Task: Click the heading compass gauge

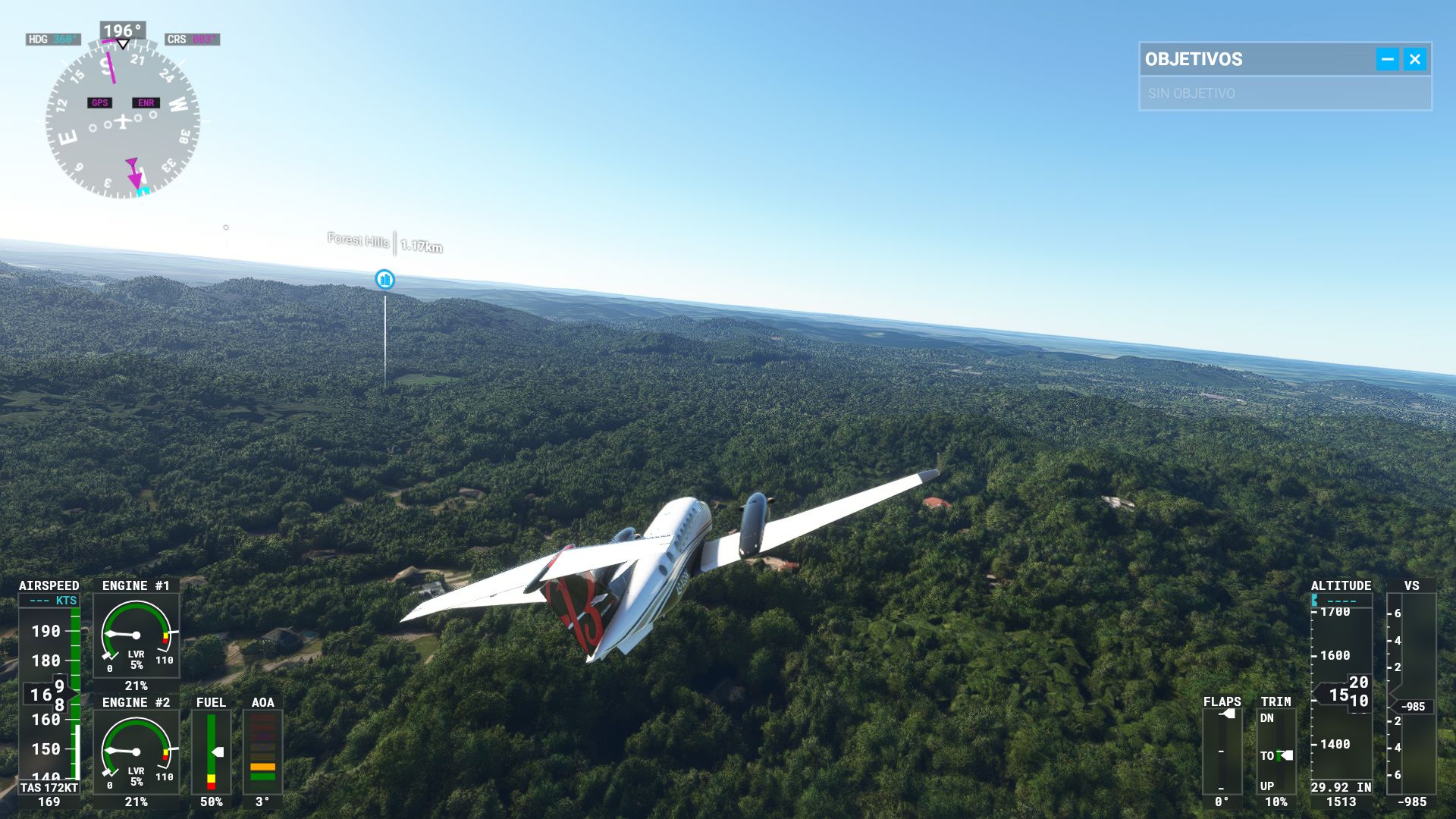Action: click(x=123, y=121)
